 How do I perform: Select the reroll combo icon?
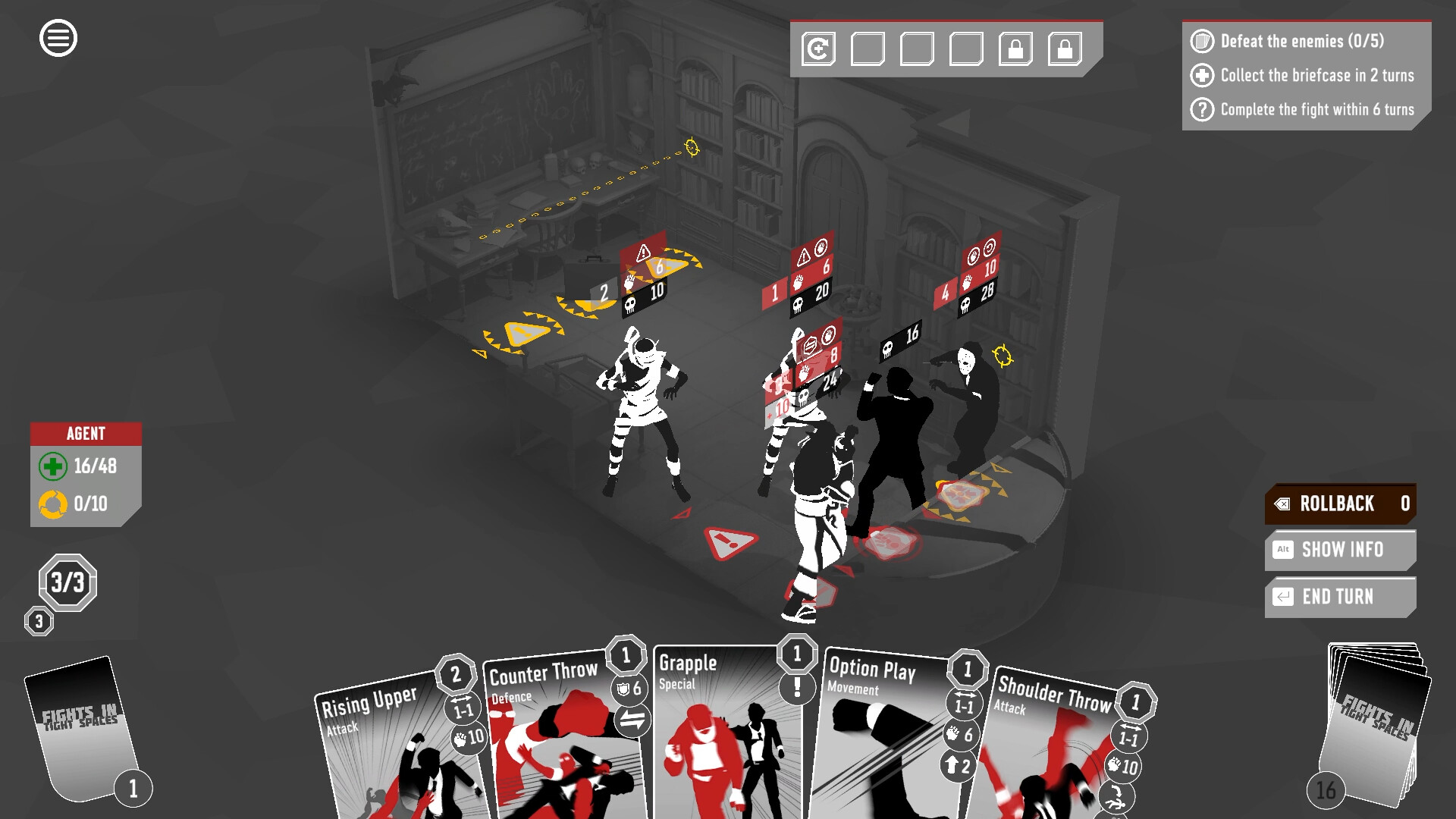pyautogui.click(x=817, y=47)
